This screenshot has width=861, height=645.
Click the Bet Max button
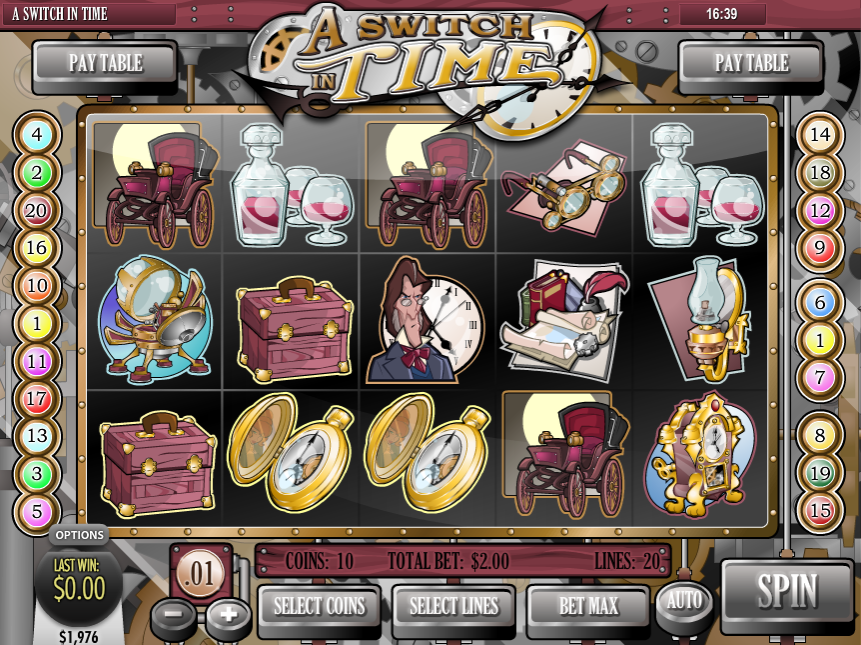[588, 606]
